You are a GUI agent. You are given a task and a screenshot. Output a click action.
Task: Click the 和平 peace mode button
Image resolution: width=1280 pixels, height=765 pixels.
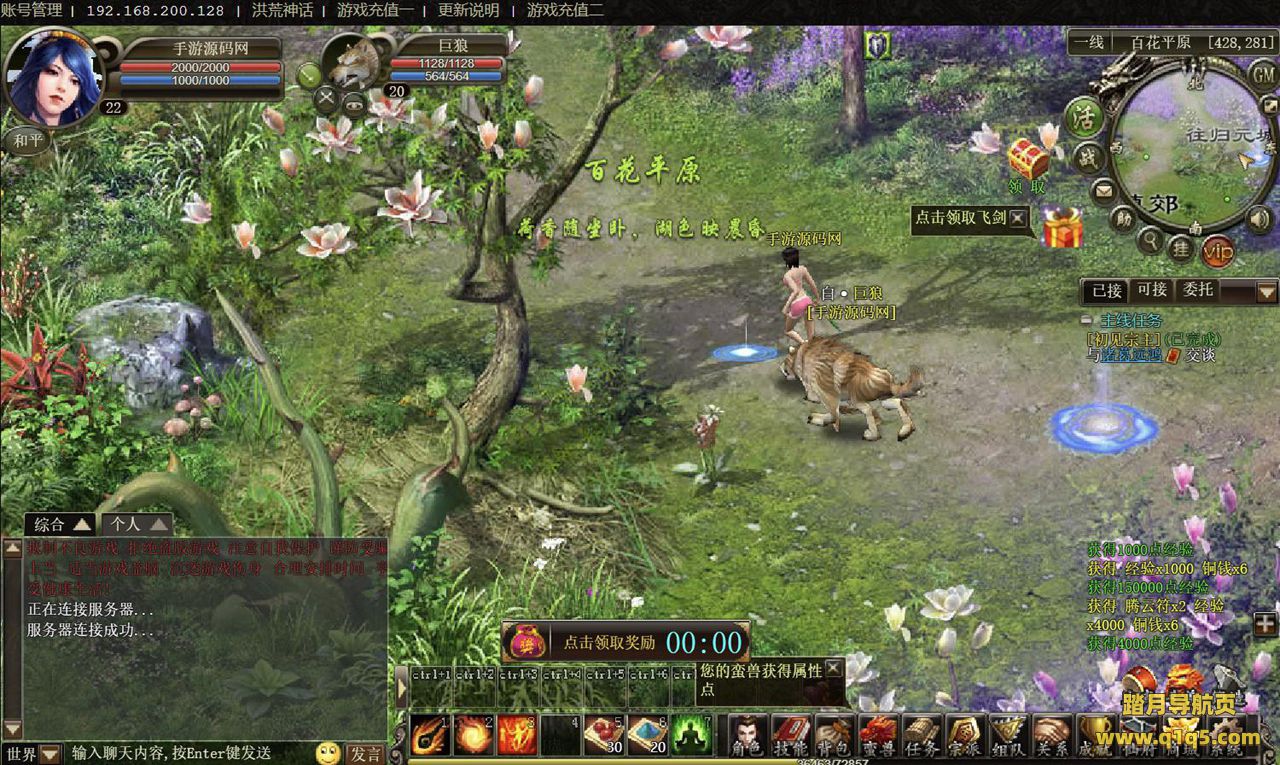click(x=28, y=139)
